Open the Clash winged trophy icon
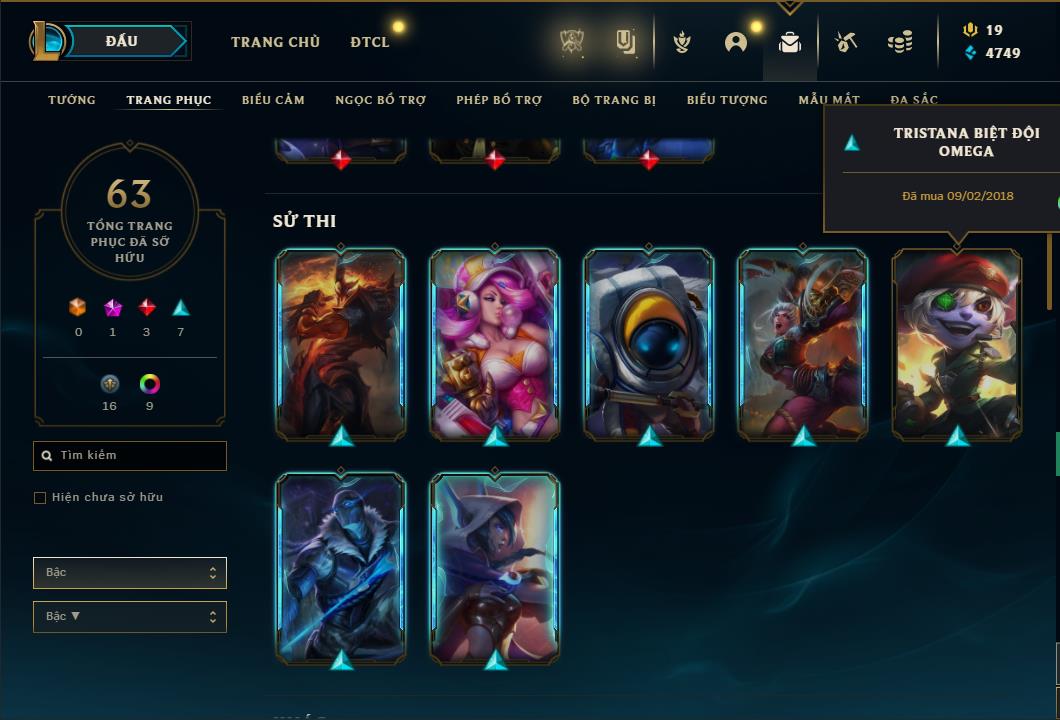1060x720 pixels. pos(682,42)
